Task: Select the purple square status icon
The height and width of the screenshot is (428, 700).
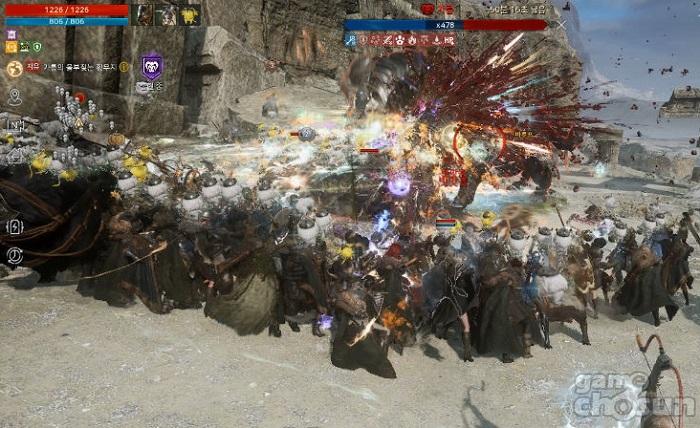Action: tap(11, 34)
